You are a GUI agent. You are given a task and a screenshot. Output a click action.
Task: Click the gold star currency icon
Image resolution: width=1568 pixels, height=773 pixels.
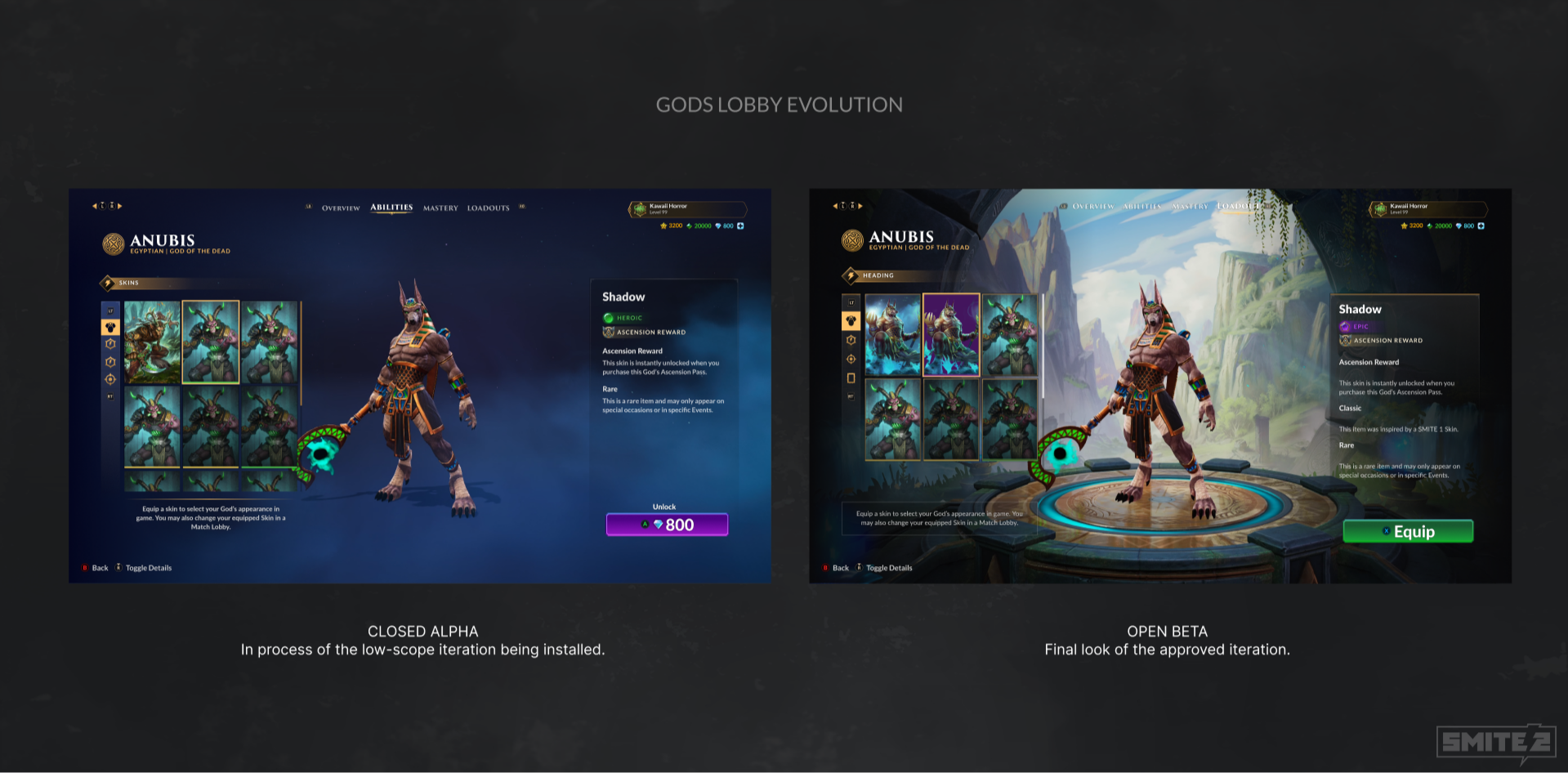tap(663, 226)
